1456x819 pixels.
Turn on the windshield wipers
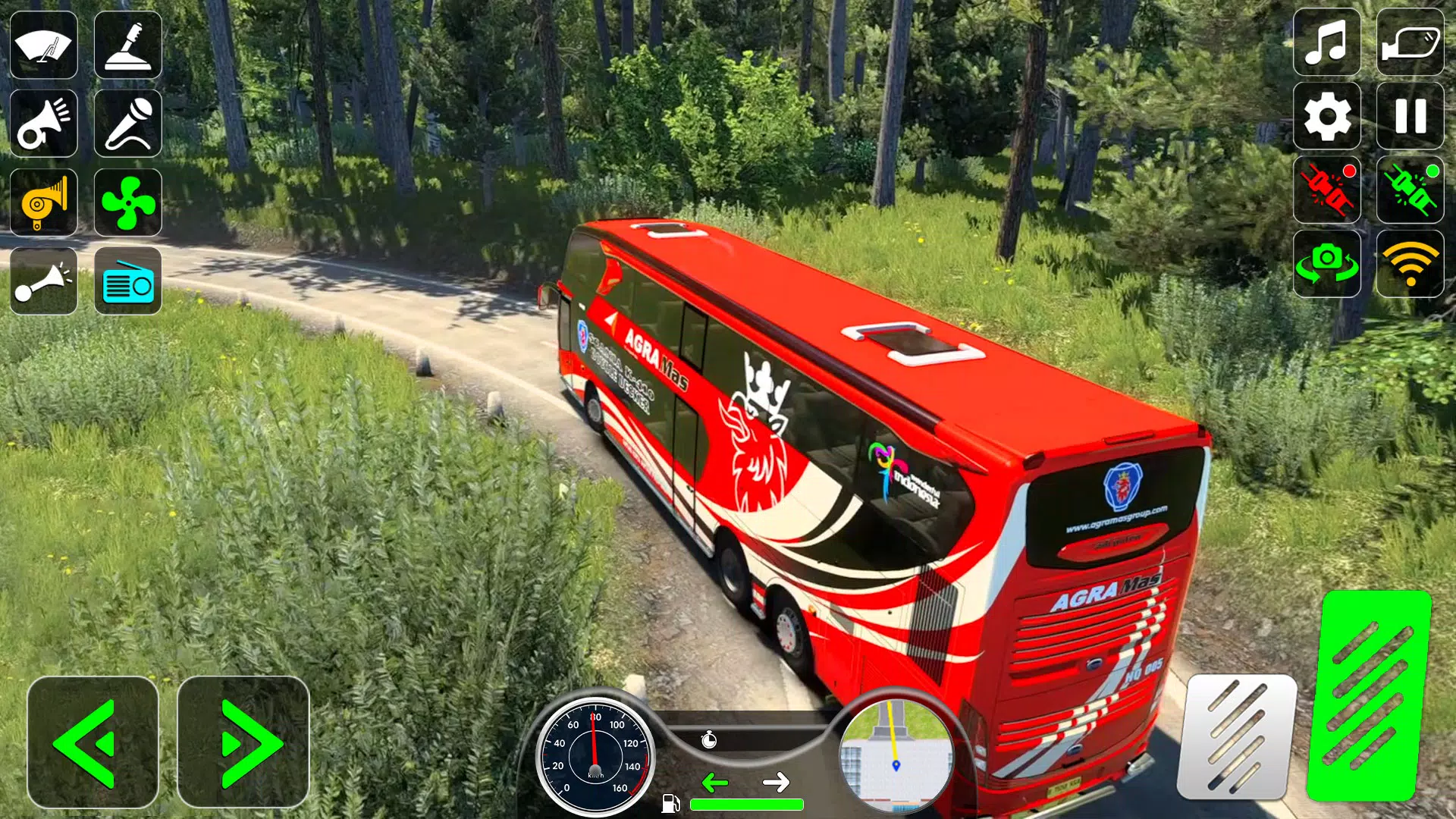pos(44,45)
